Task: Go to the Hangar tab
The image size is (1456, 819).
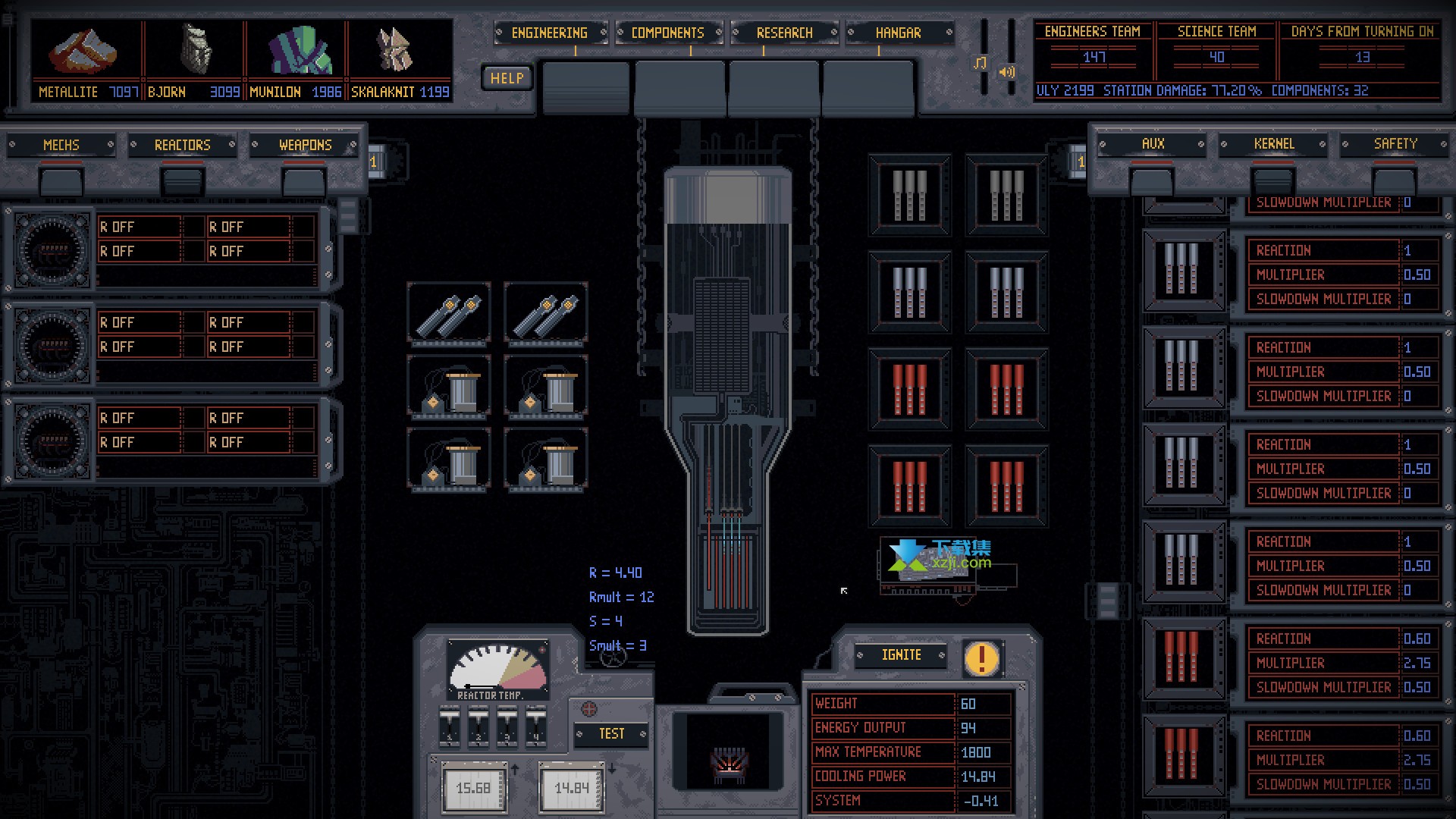Action: click(x=899, y=33)
